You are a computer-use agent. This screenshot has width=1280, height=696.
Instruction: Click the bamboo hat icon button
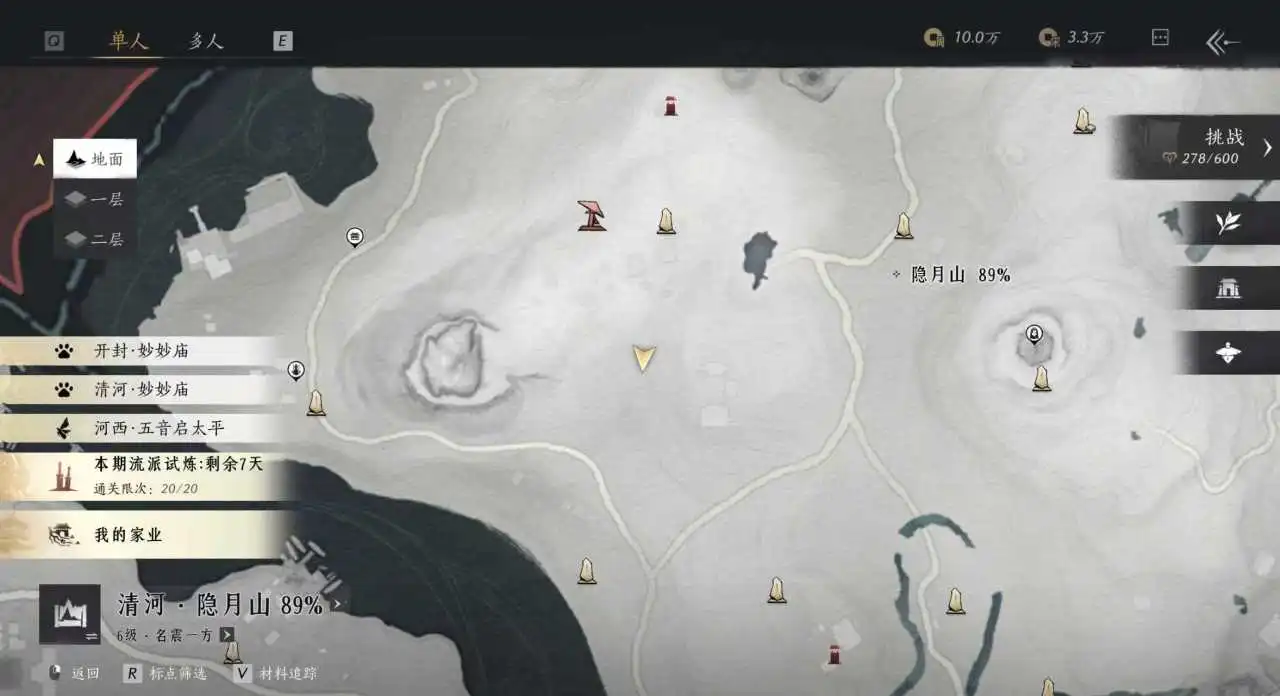tap(1228, 353)
